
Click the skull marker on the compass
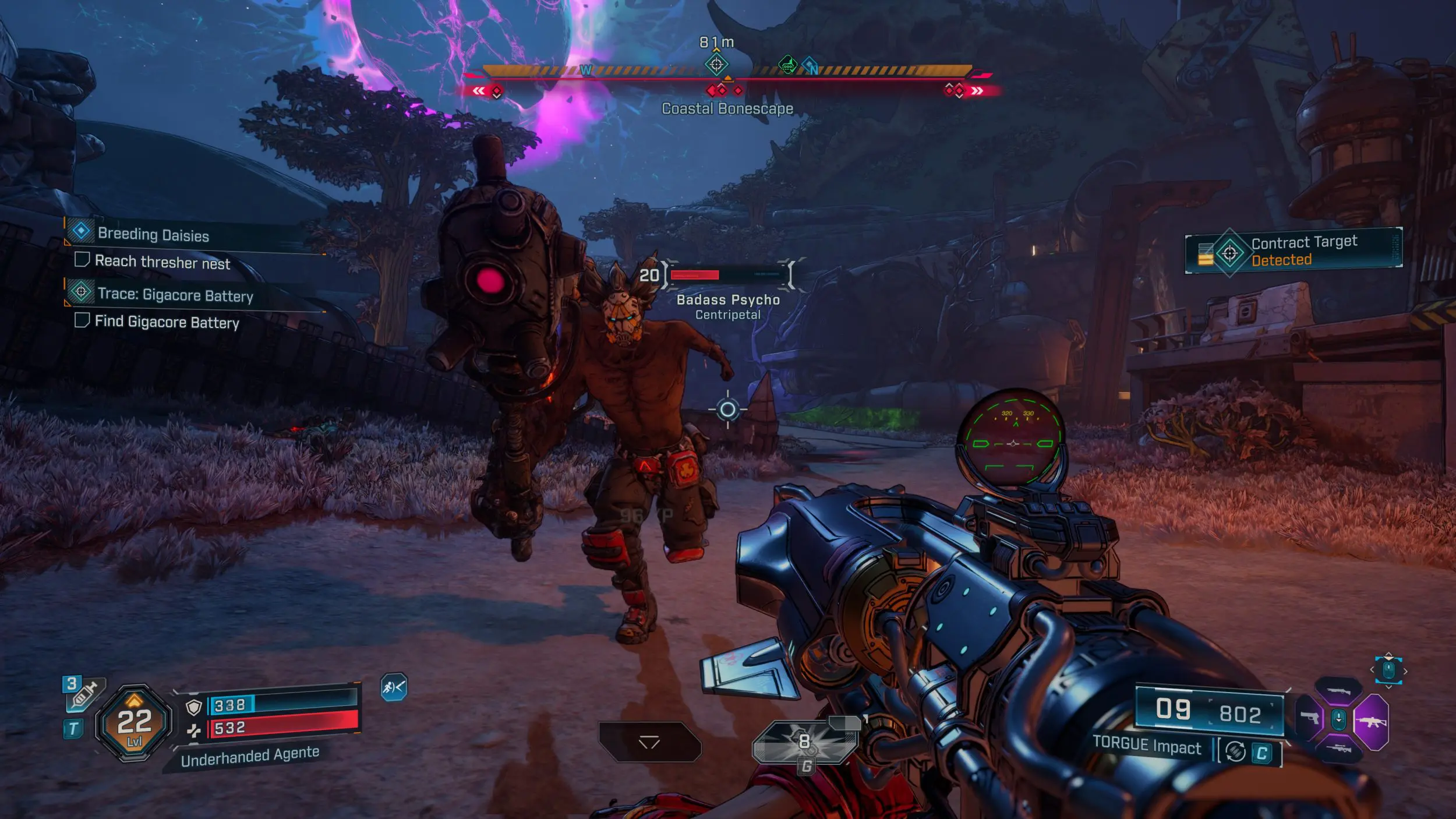[787, 65]
